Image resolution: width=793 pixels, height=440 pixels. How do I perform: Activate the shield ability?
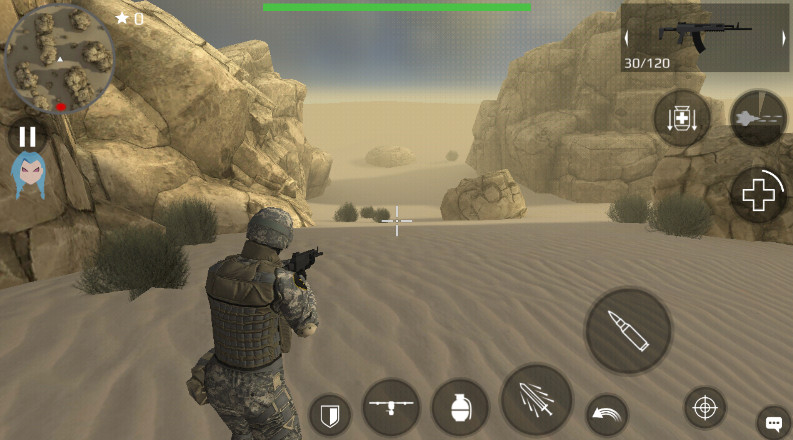[329, 413]
